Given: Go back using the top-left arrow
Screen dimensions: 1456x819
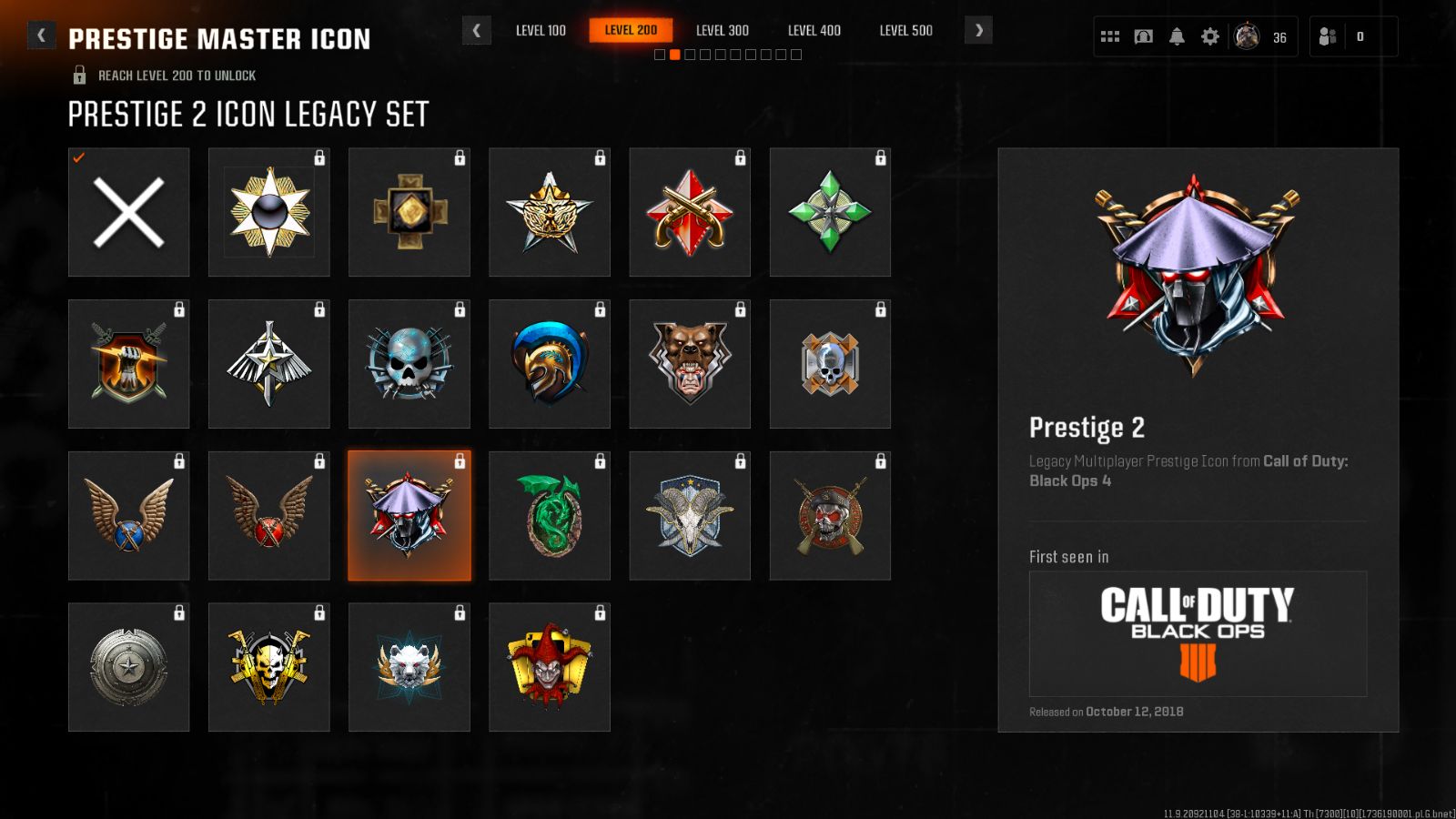Looking at the screenshot, I should (x=40, y=35).
